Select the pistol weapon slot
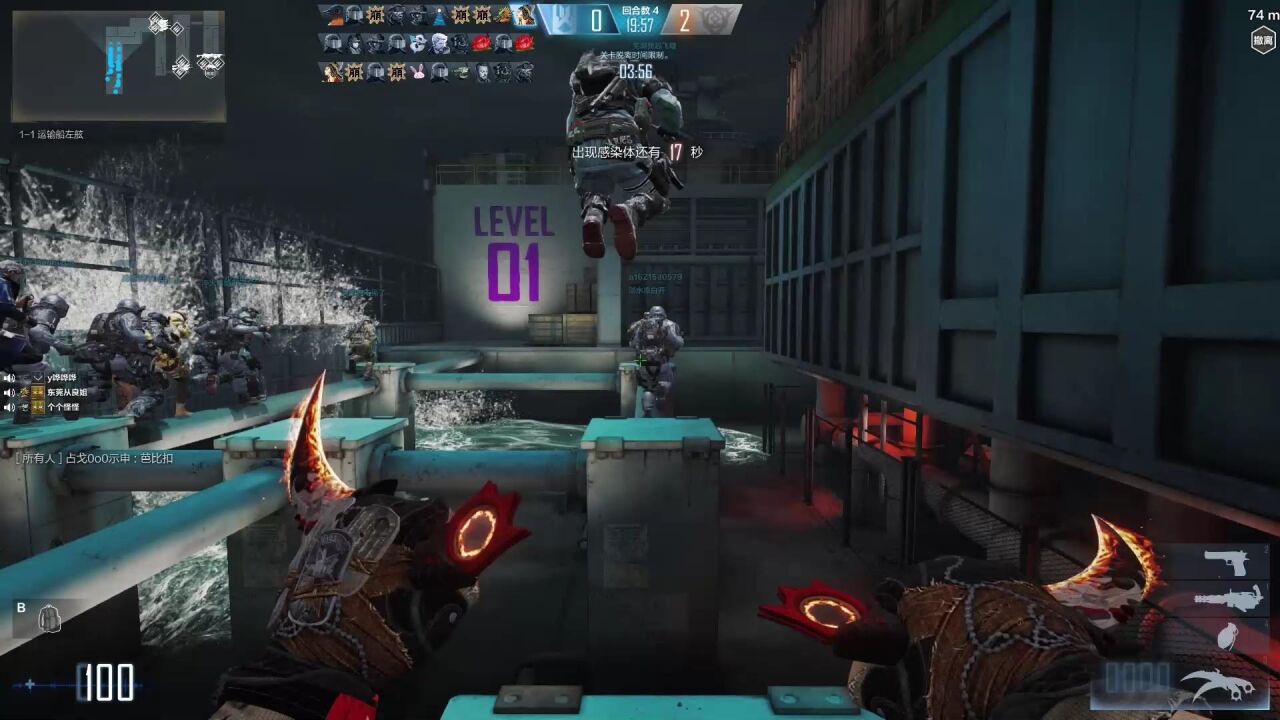Image resolution: width=1280 pixels, height=720 pixels. pos(1226,563)
